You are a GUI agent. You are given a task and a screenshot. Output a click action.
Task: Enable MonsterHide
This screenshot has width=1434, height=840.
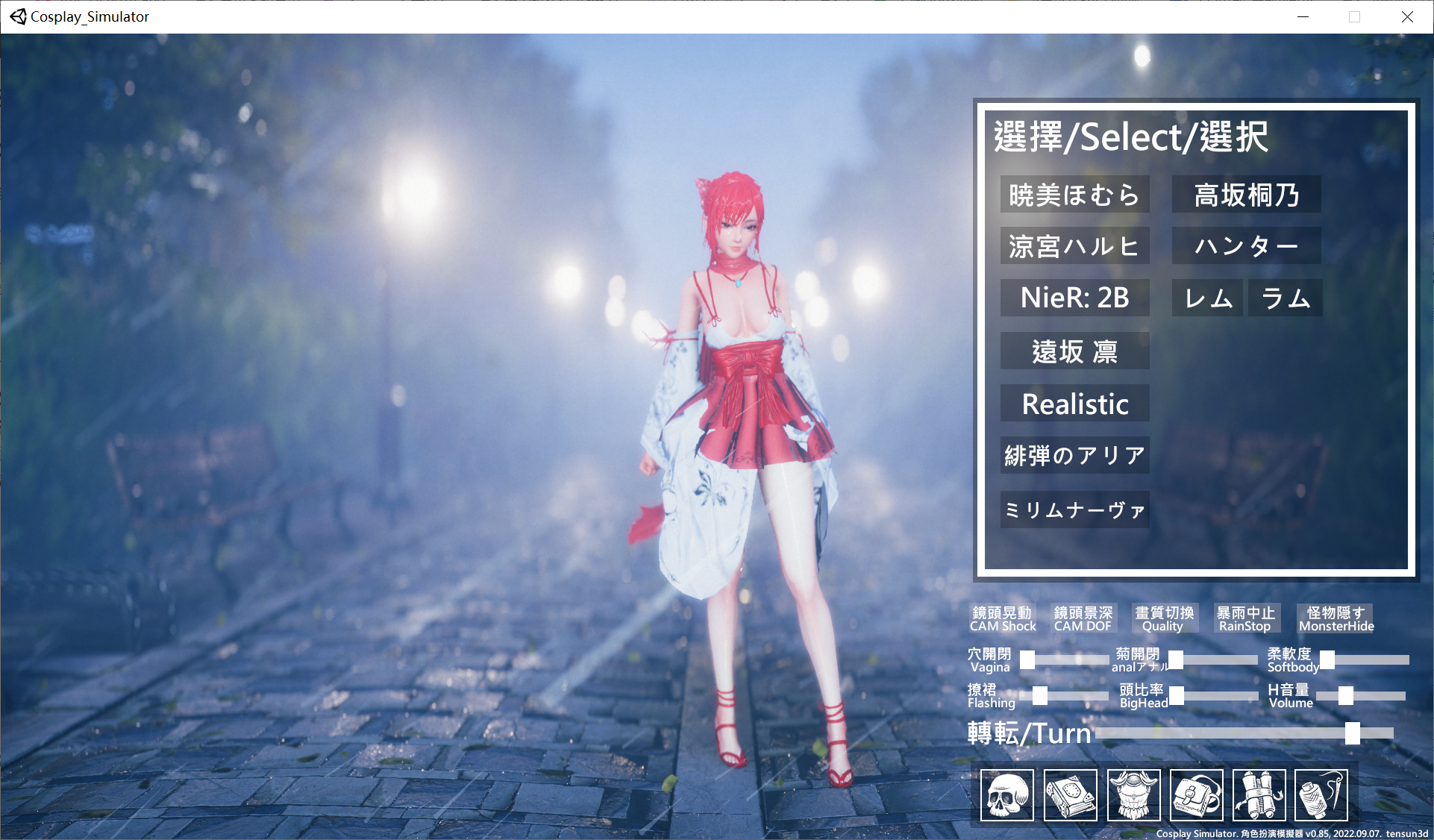click(x=1335, y=618)
